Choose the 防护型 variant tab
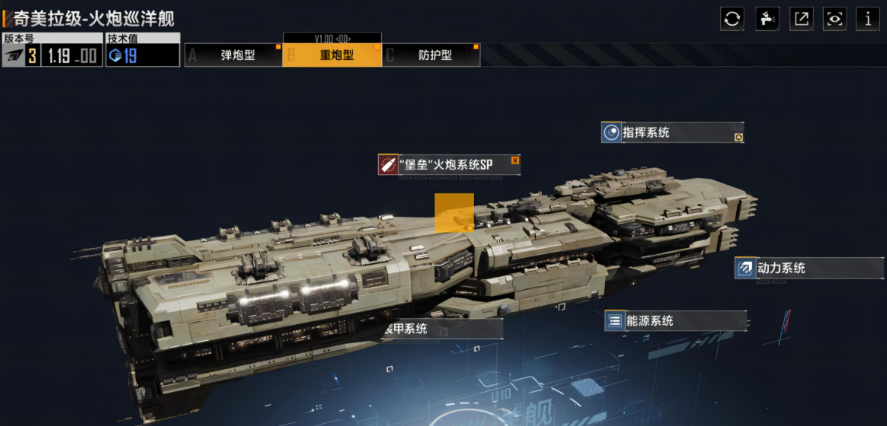Viewport: 887px width, 426px height. click(x=431, y=56)
